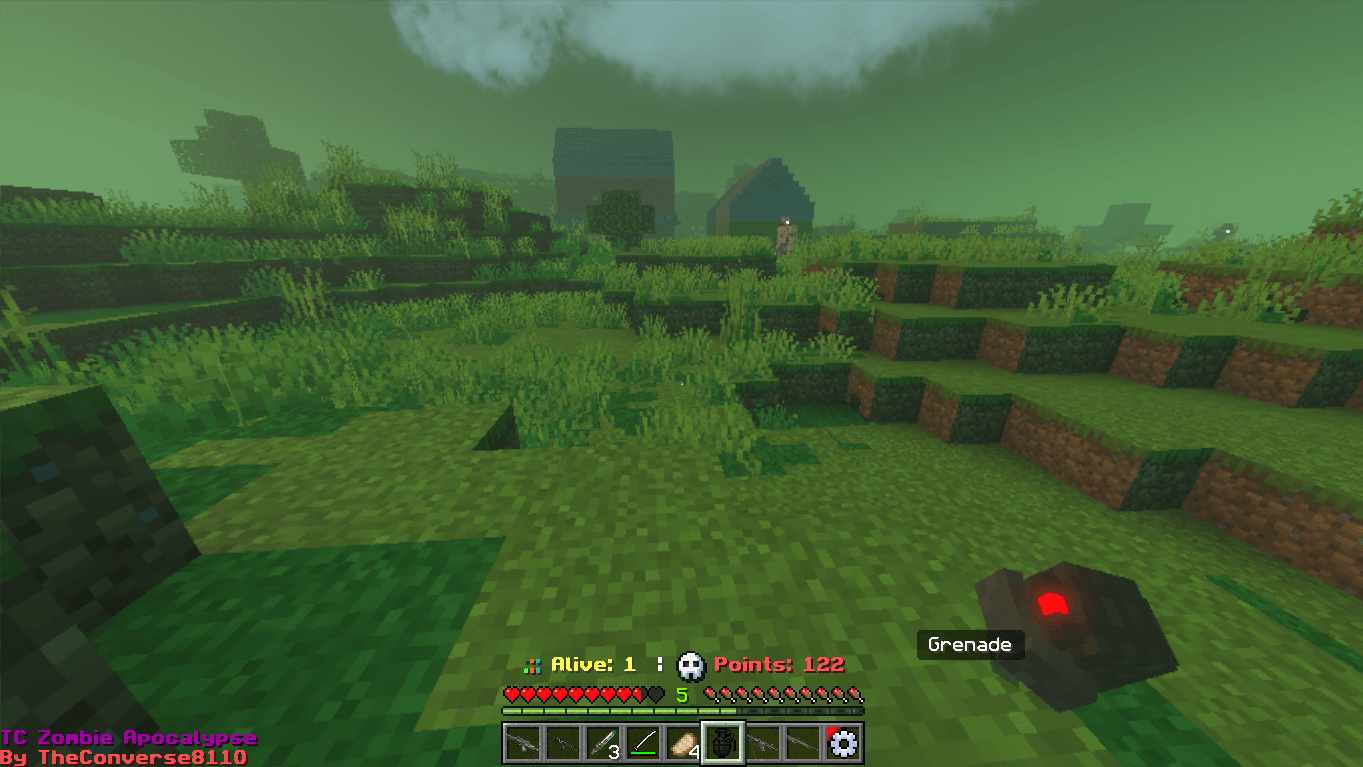Image resolution: width=1363 pixels, height=767 pixels.
Task: Select the sniper rifle in the first slot
Action: pos(521,742)
